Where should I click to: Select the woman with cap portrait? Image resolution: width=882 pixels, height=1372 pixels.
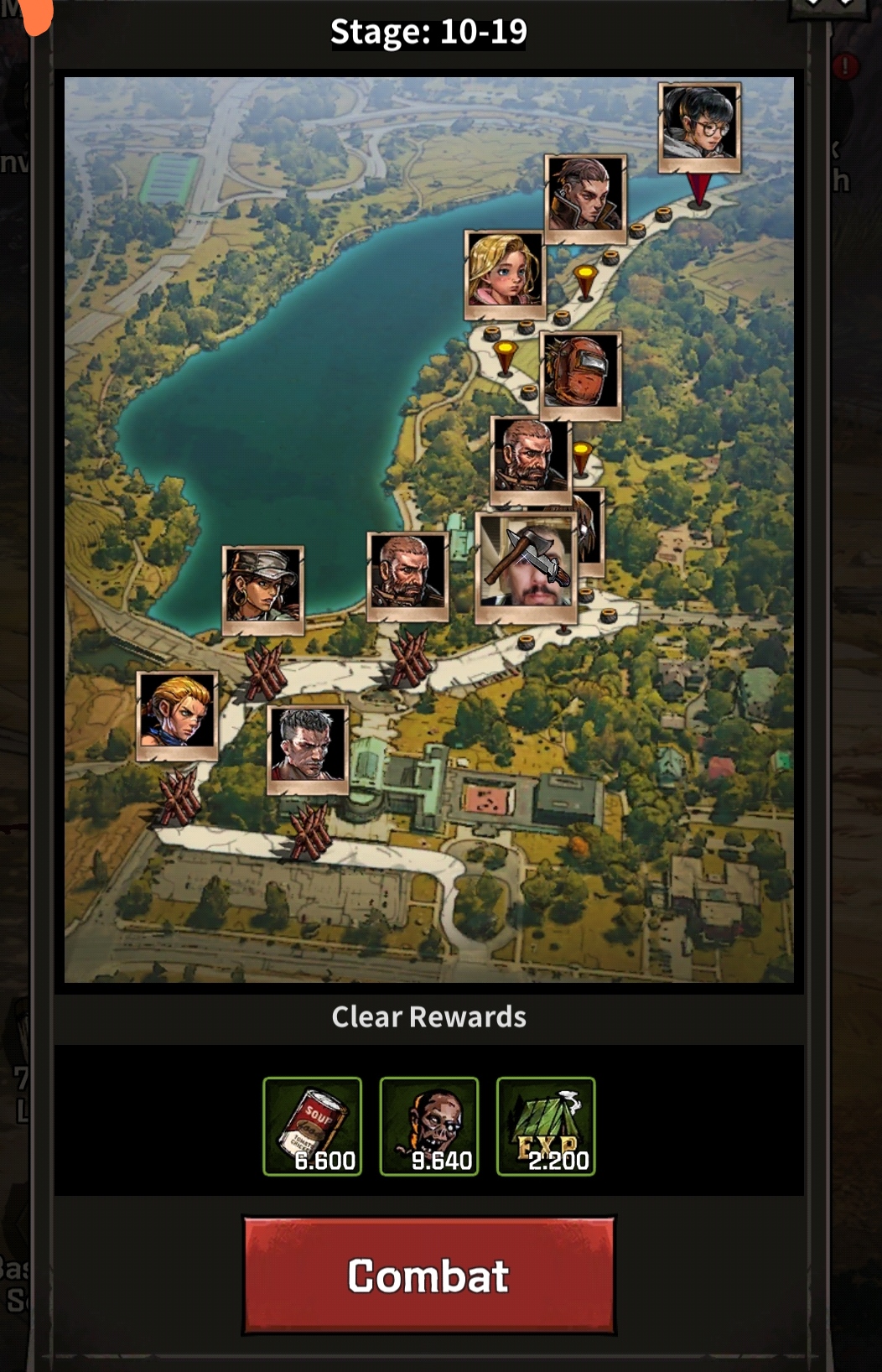coord(263,589)
